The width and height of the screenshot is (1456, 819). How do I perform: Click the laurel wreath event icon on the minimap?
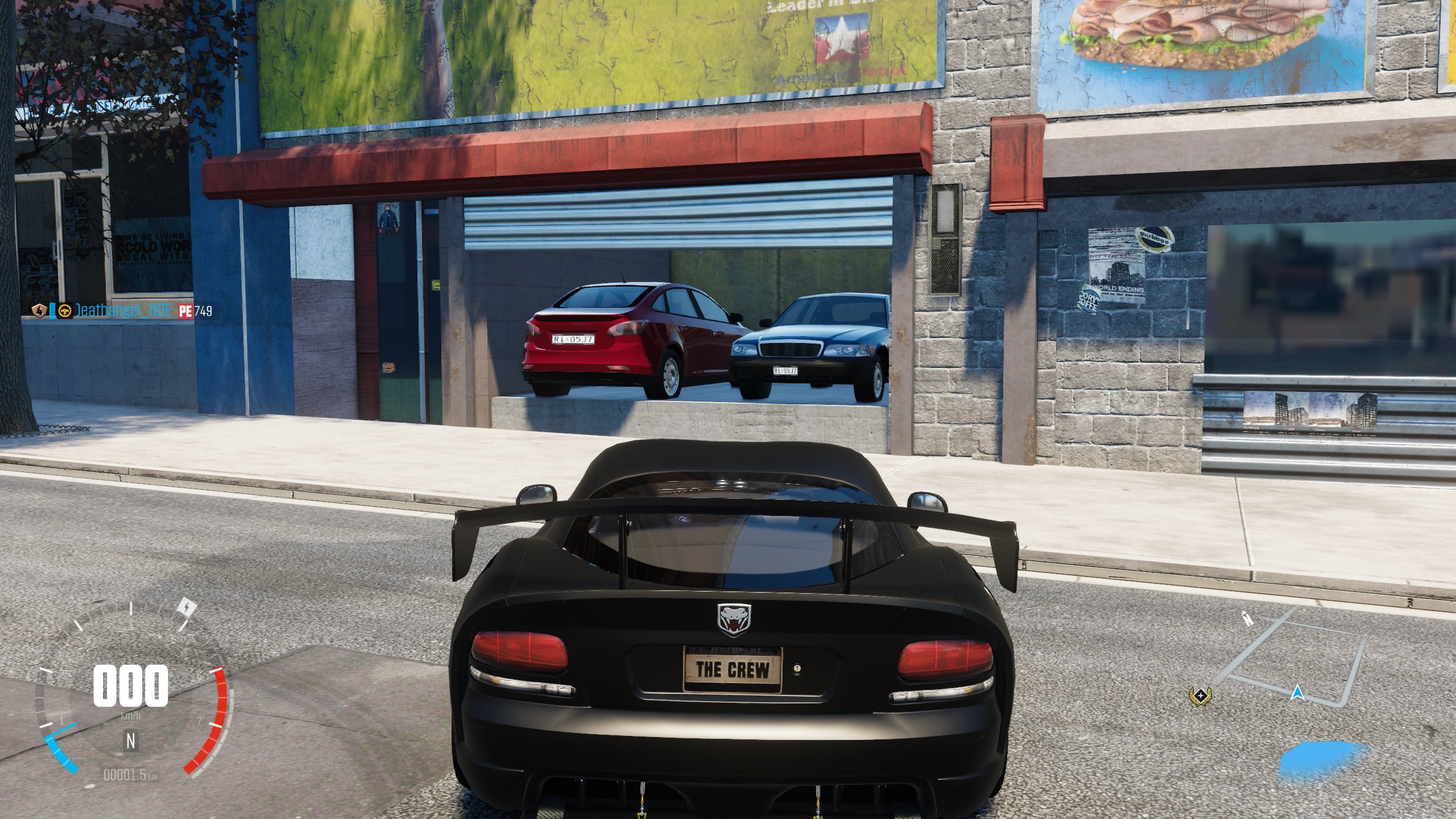[x=1201, y=696]
